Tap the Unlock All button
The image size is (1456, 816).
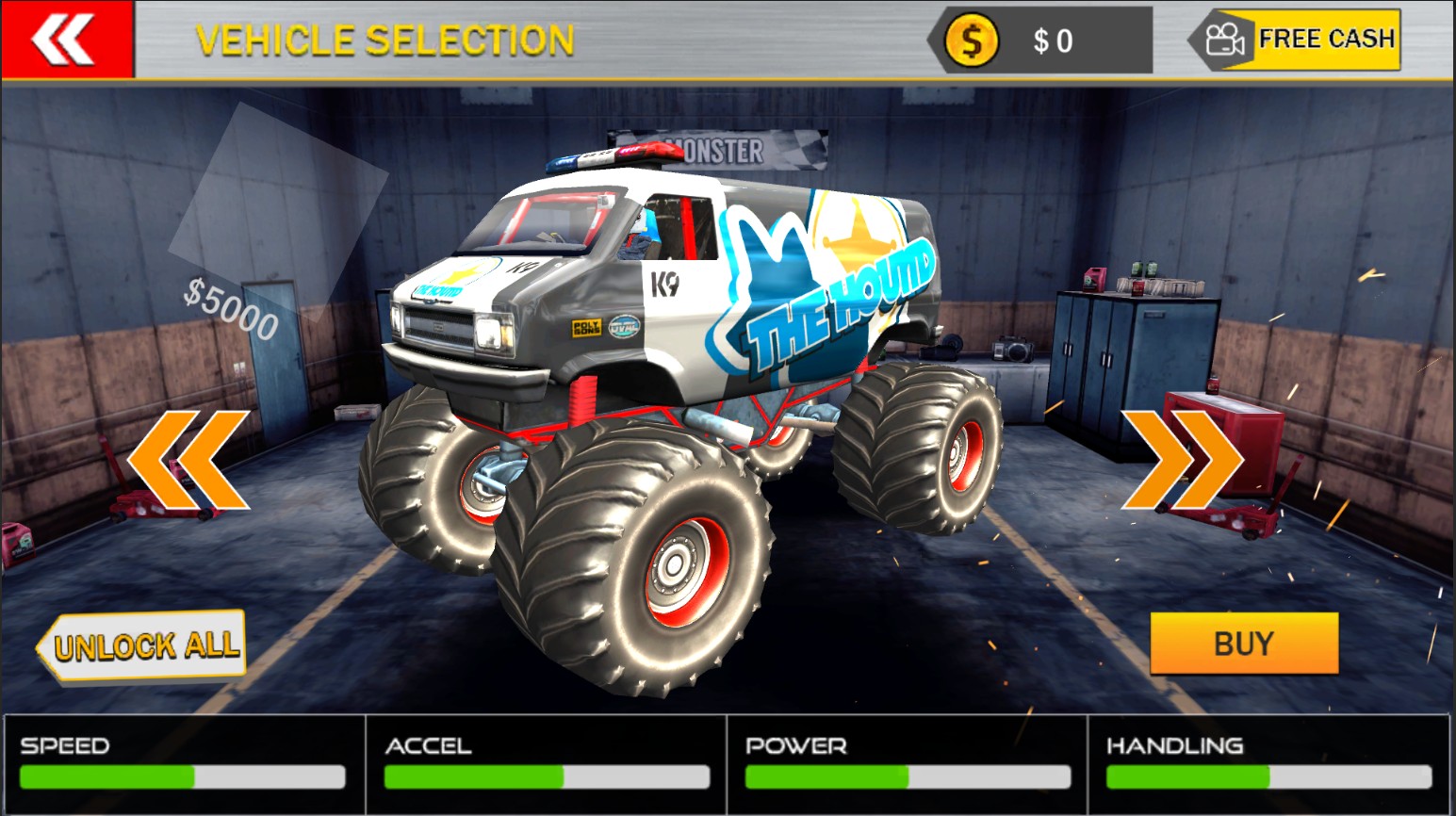141,645
